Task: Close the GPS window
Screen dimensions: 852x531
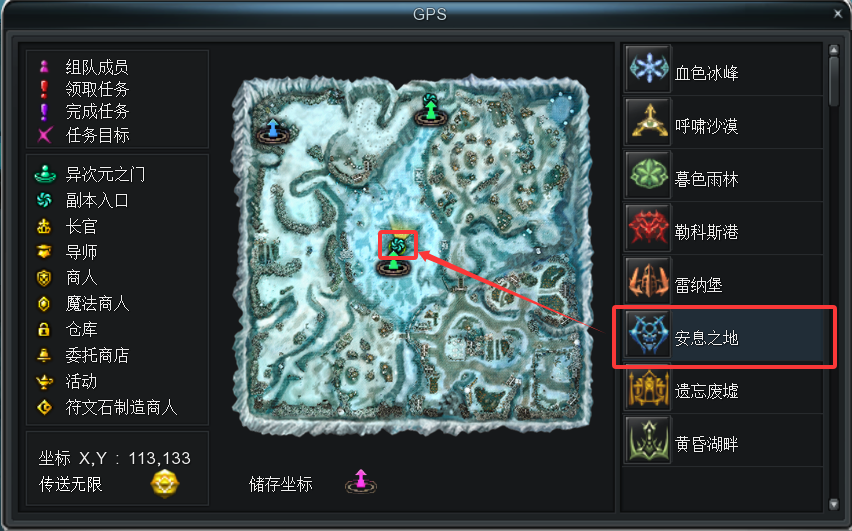Action: [x=837, y=13]
